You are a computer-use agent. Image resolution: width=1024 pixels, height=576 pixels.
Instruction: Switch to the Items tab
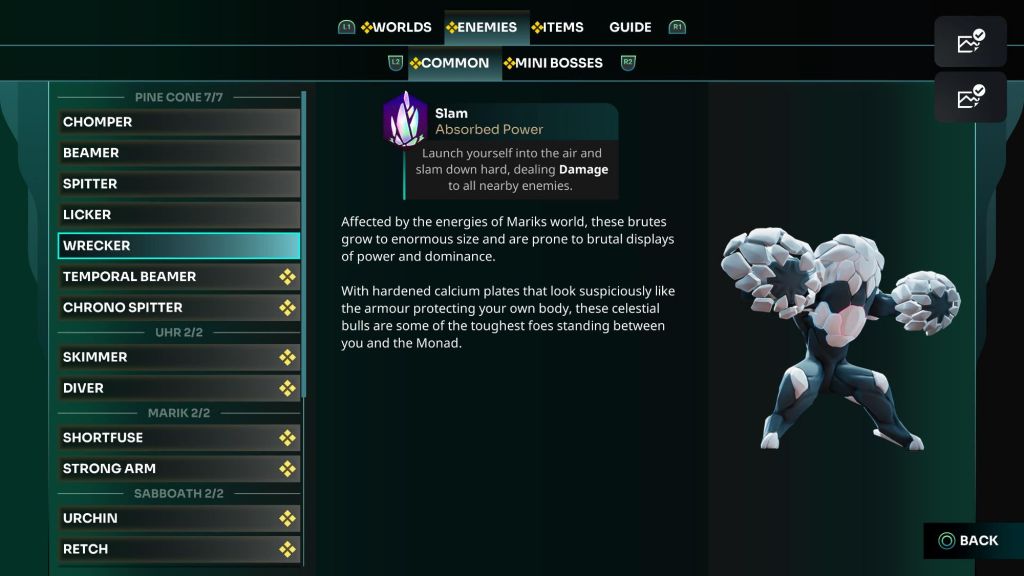point(558,27)
